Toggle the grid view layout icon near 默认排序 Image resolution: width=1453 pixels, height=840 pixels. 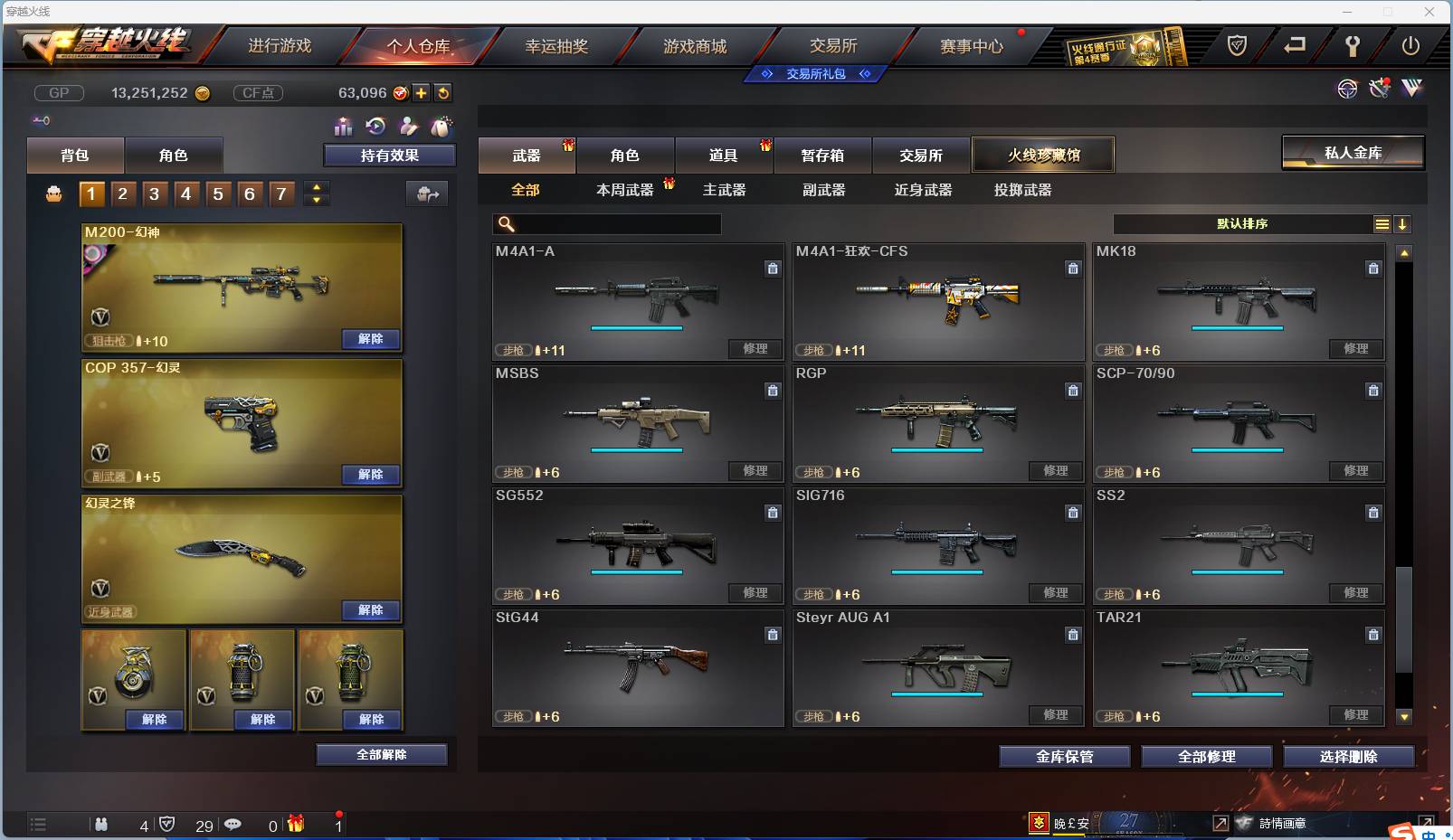point(1383,223)
